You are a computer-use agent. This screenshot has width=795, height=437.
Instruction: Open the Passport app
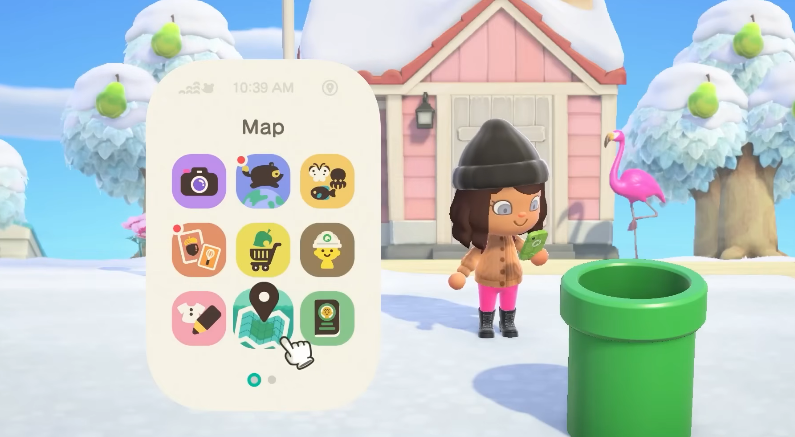327,318
